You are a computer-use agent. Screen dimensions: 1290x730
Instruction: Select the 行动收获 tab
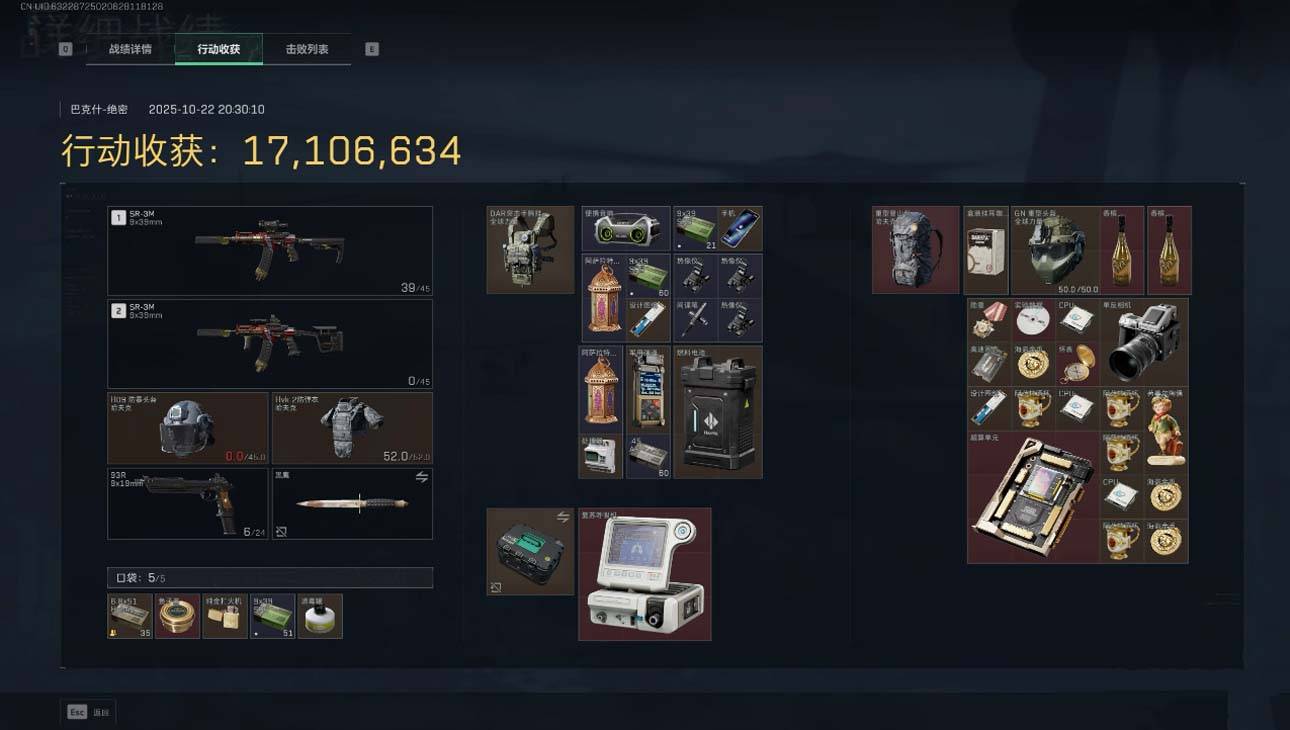219,49
